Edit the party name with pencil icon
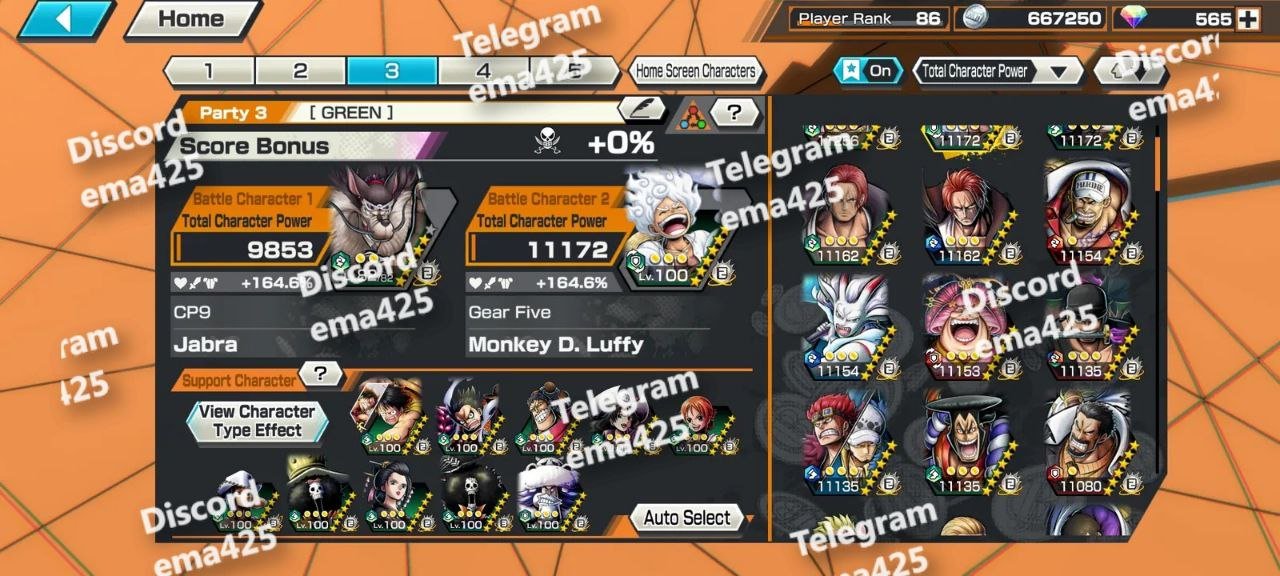 [x=641, y=111]
